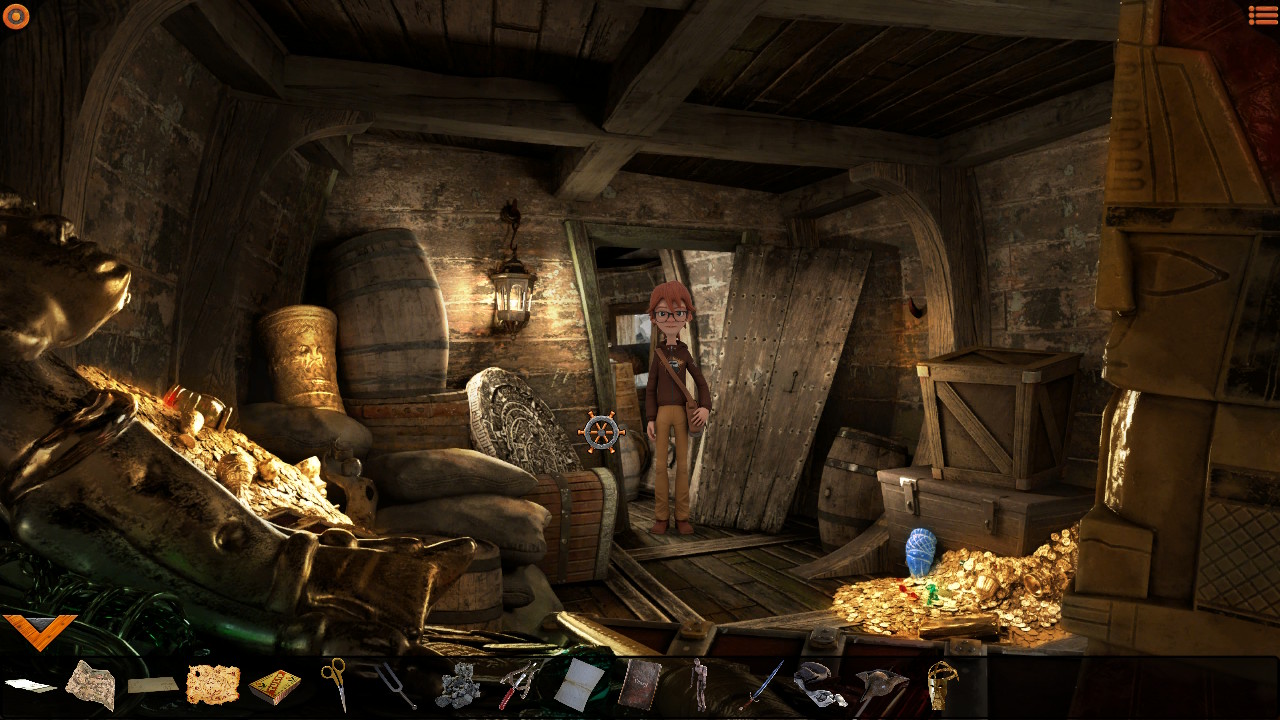Open the orange list menu icon

click(1262, 14)
